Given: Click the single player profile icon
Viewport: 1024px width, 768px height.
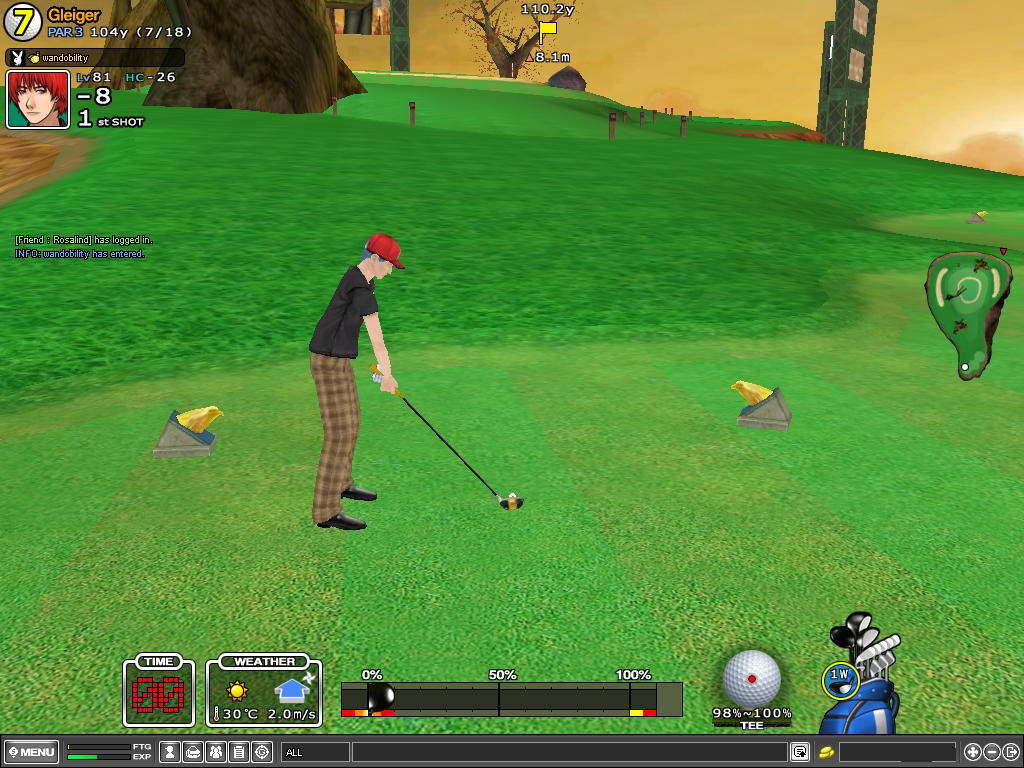Looking at the screenshot, I should (171, 752).
